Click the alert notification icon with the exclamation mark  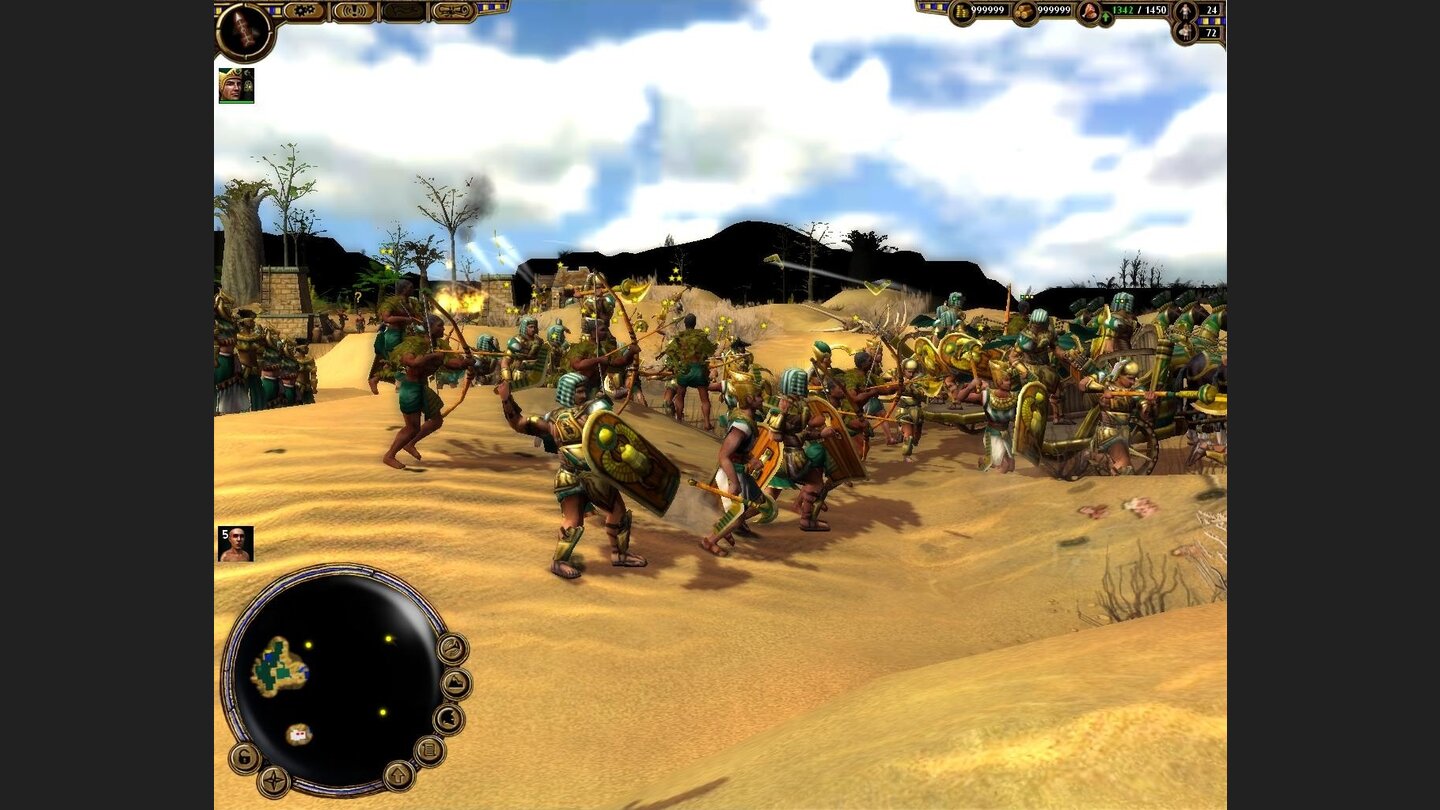click(352, 10)
